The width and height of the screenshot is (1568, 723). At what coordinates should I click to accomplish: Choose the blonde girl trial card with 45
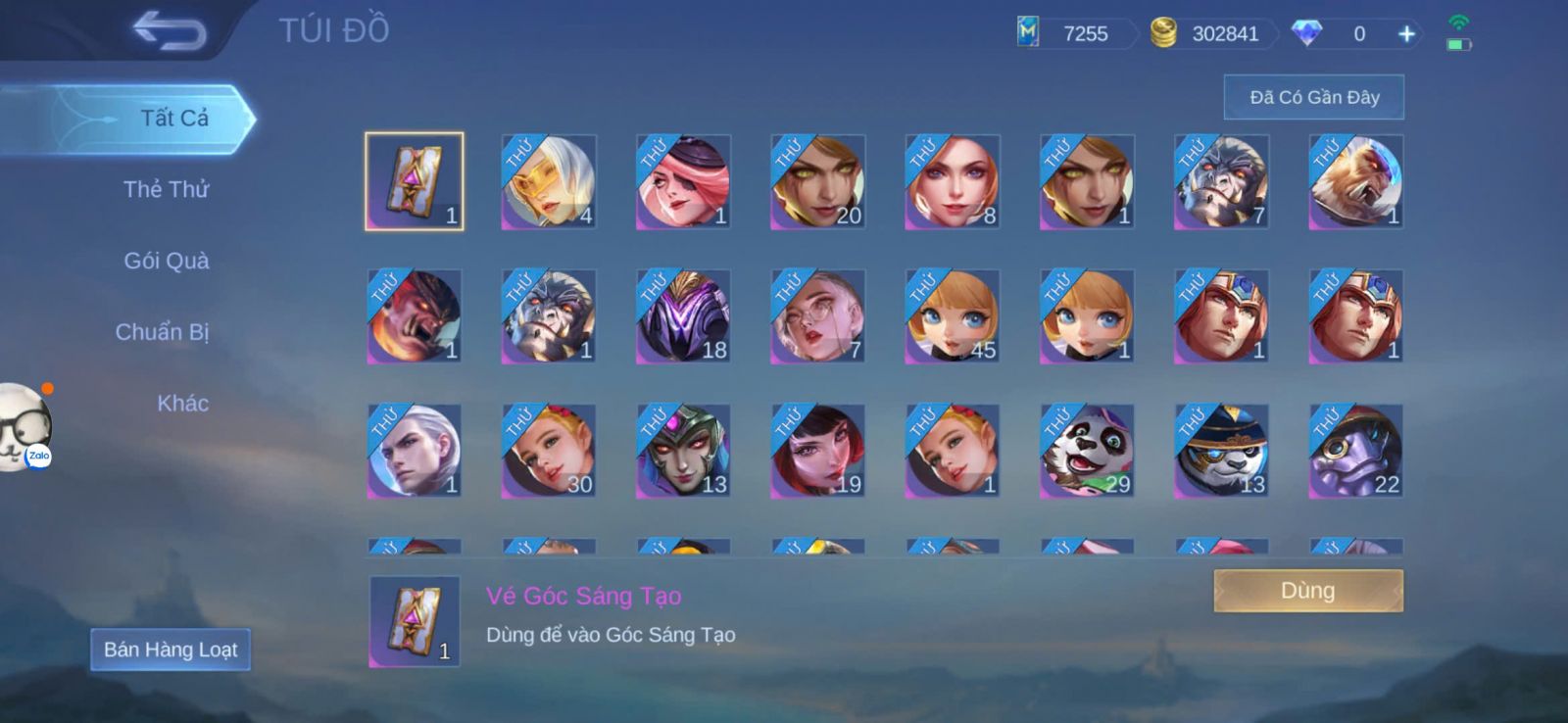(952, 317)
